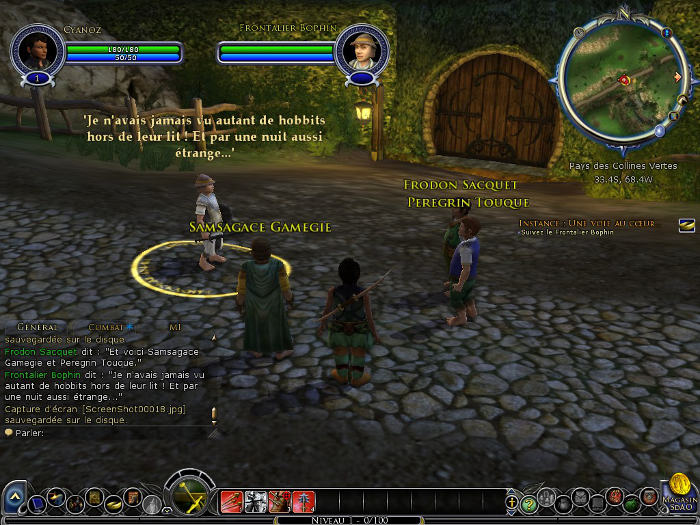Open the green question mark help icon
Screen dimensions: 700x525
529,503
